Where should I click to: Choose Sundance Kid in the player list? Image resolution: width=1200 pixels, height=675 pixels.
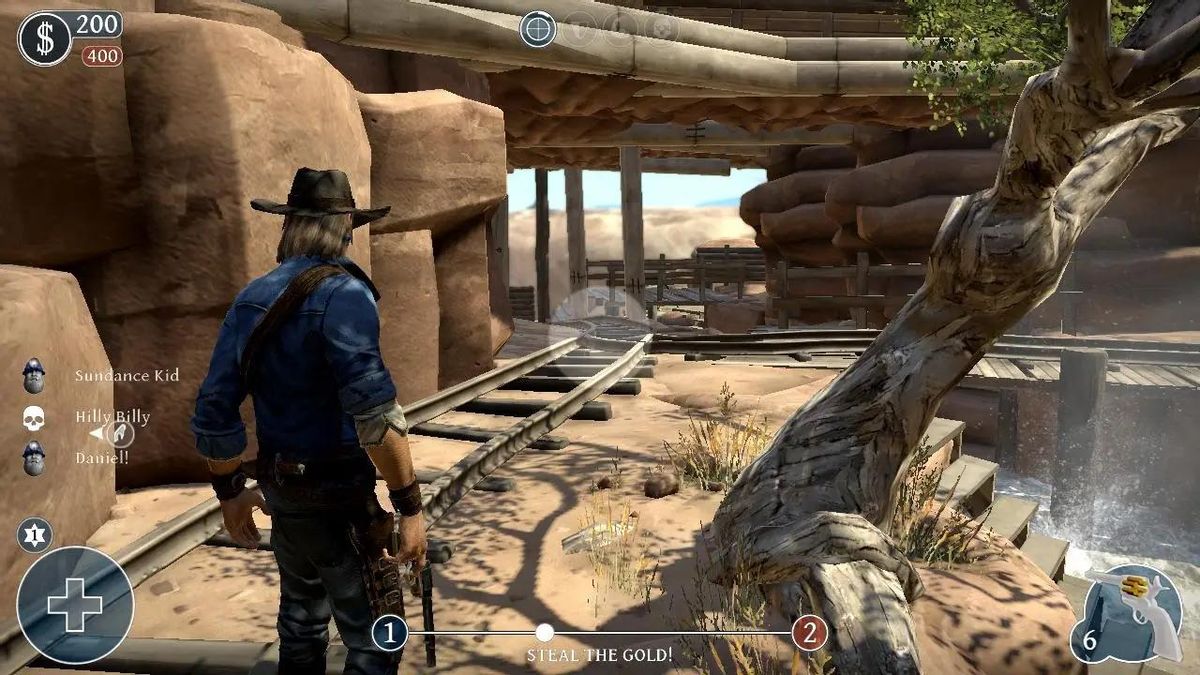pos(126,376)
